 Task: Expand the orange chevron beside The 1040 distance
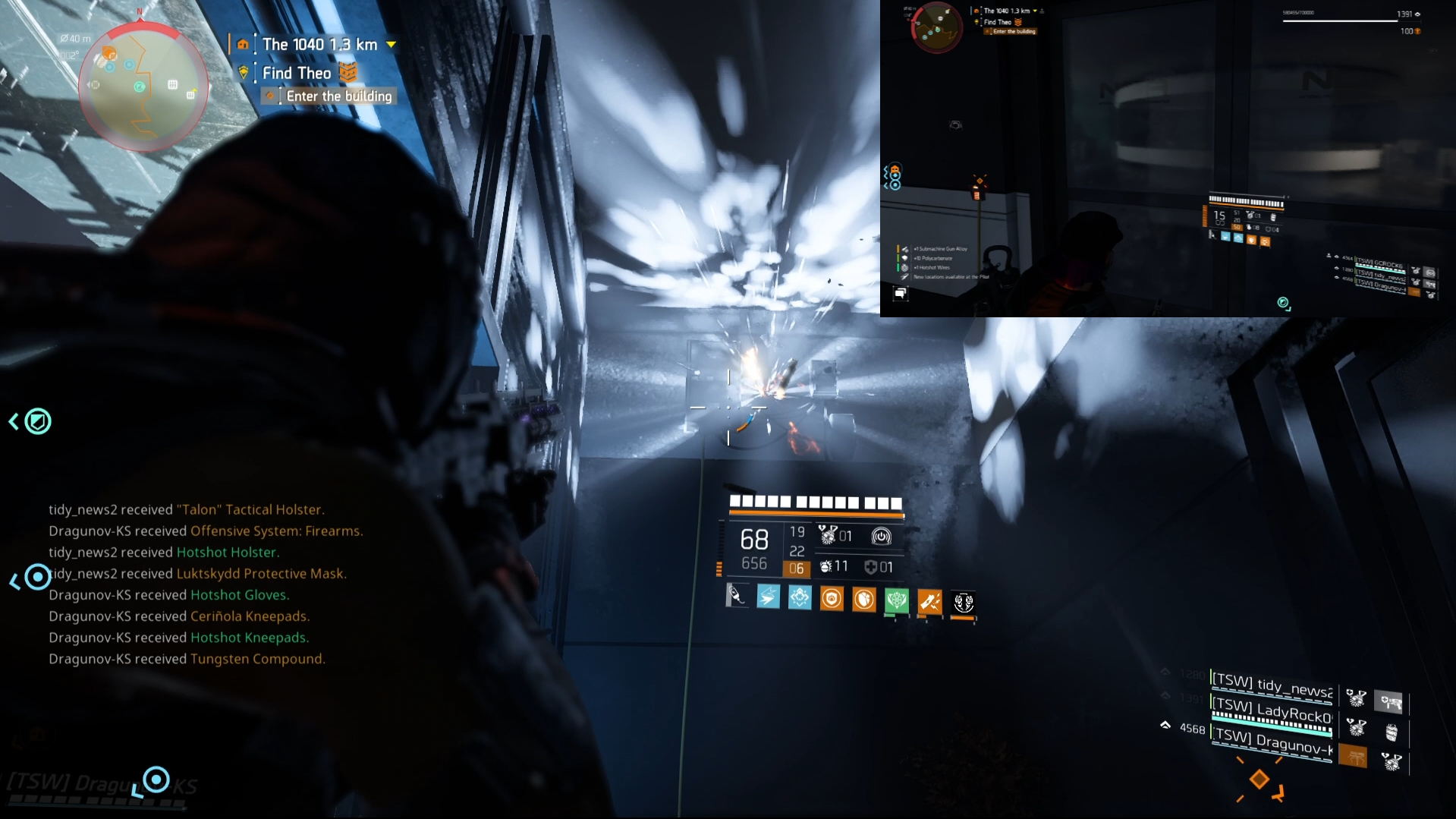click(x=391, y=45)
